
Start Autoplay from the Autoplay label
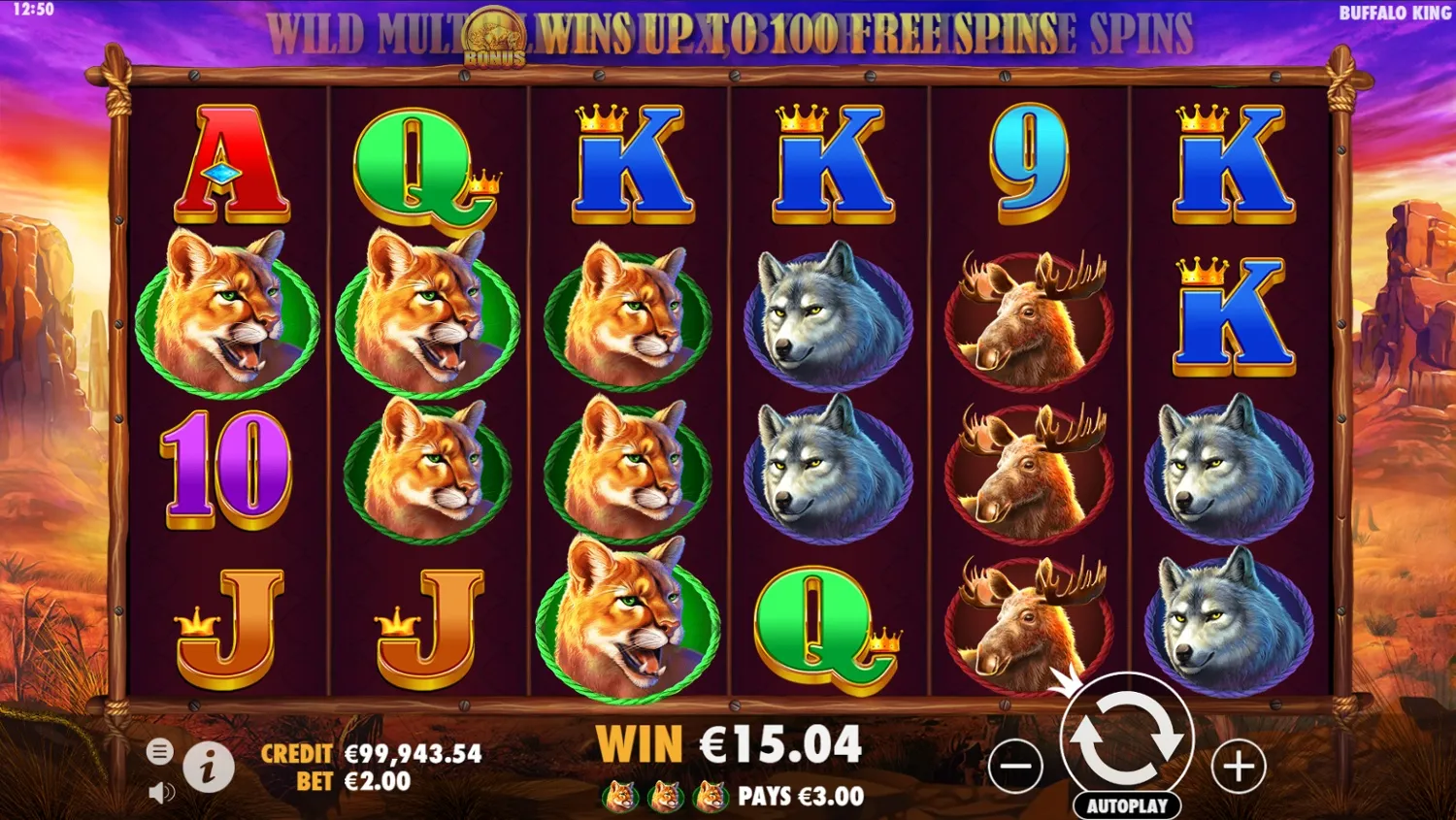tap(1126, 804)
